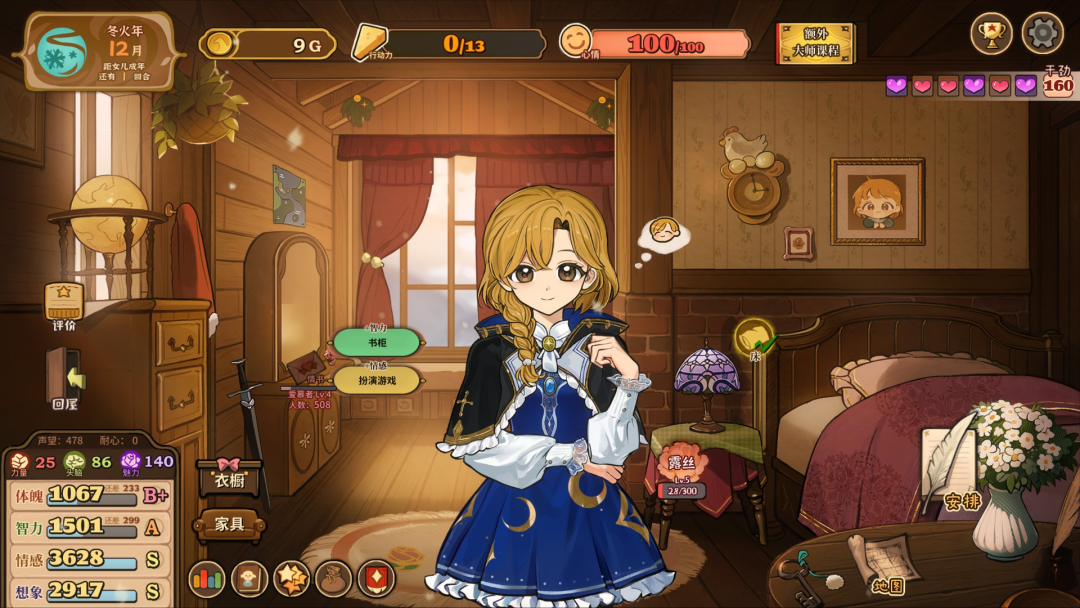
Task: Open the brown pouch bag icon
Action: [333, 579]
